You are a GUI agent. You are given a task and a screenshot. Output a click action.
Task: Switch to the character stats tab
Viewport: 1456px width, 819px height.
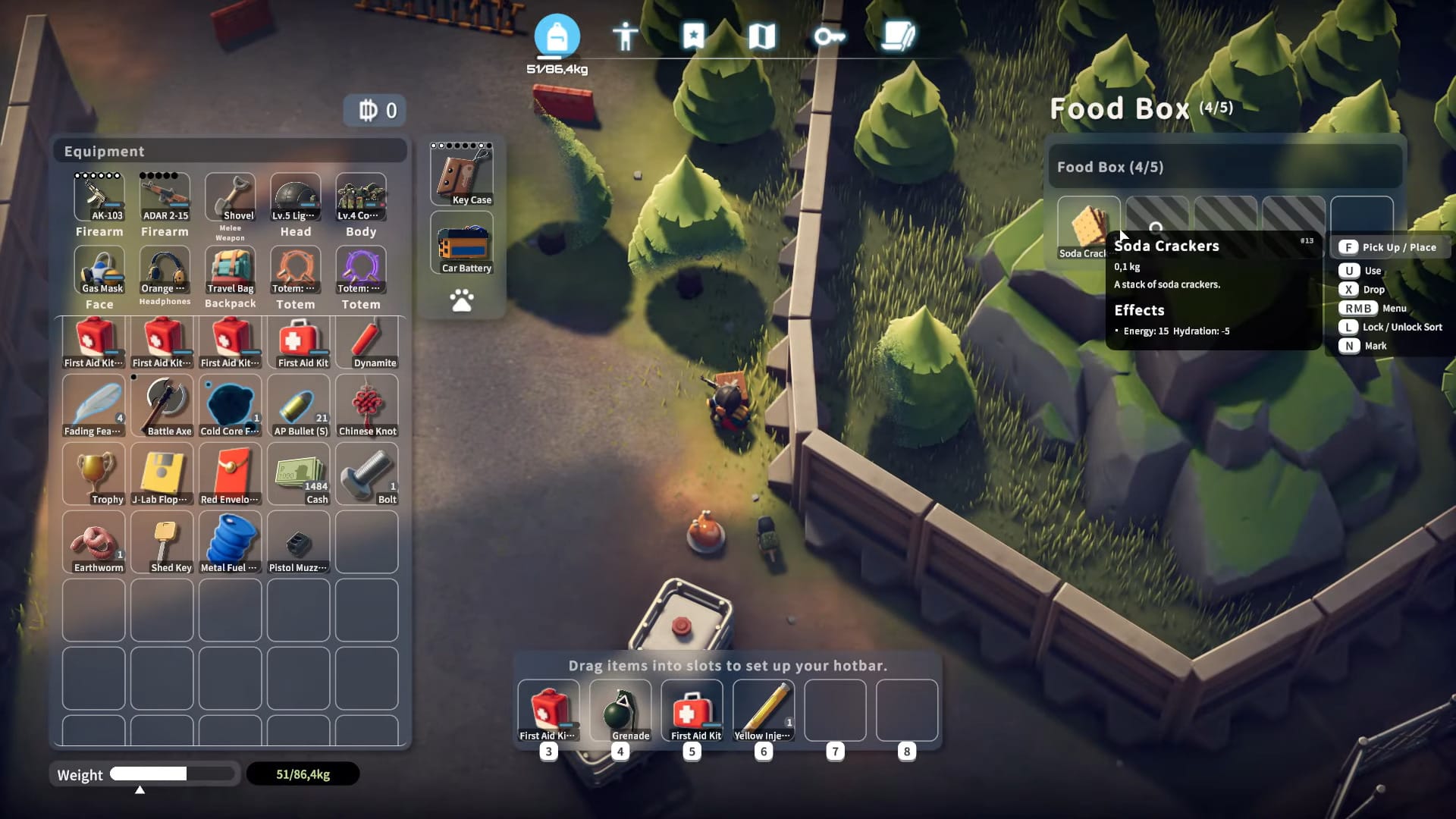(x=625, y=36)
